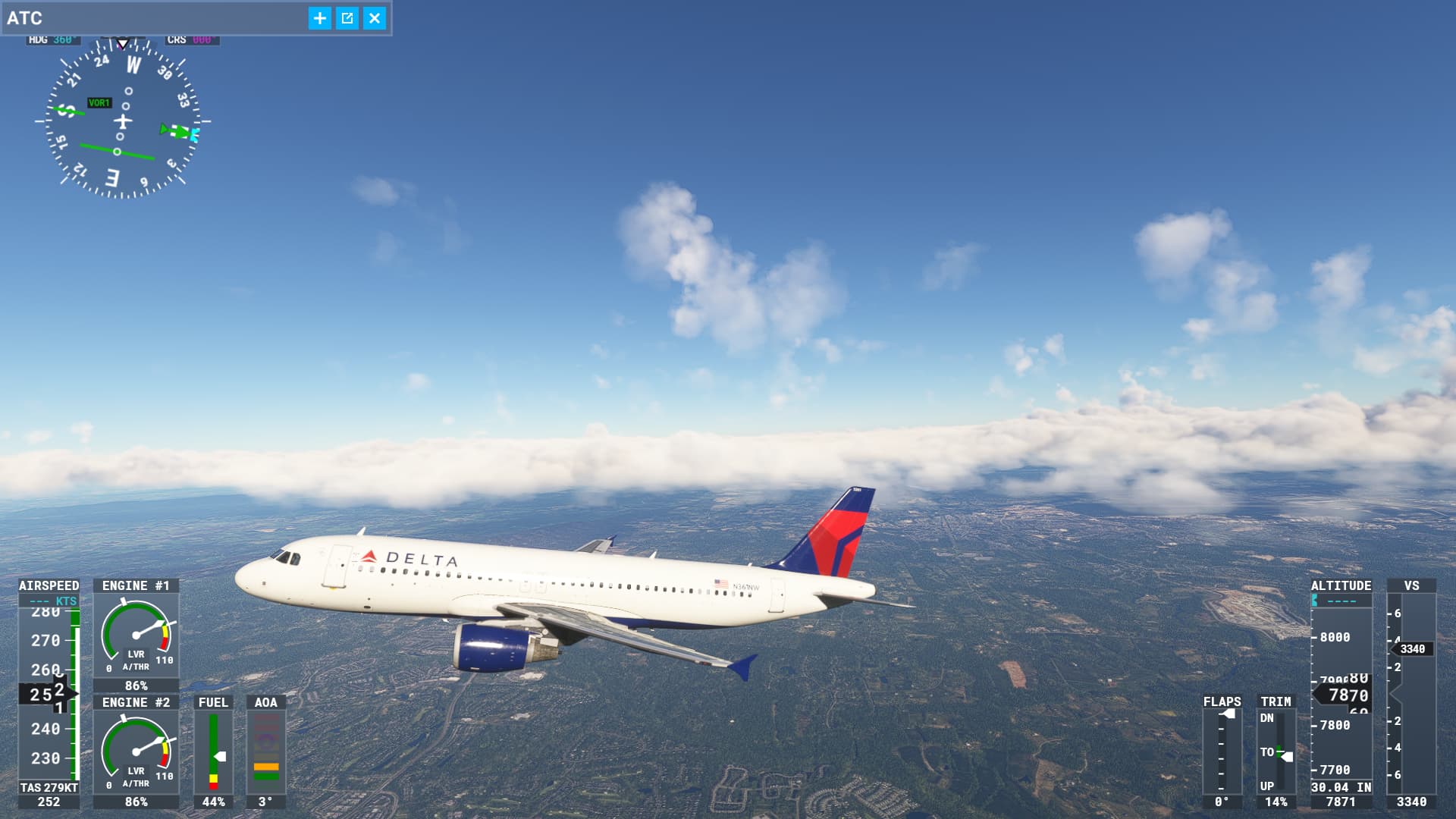Expand the ATC panel with plus button
This screenshot has height=819, width=1456.
point(320,18)
